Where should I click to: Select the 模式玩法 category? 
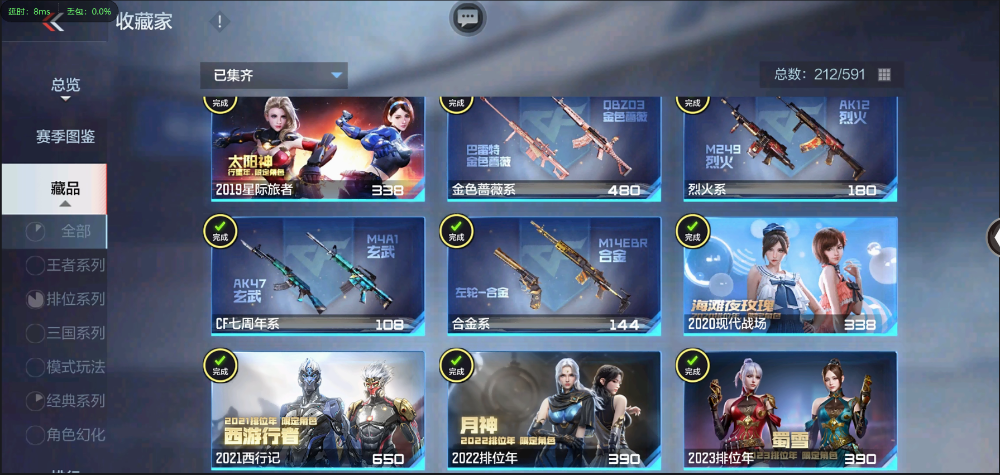[65, 367]
